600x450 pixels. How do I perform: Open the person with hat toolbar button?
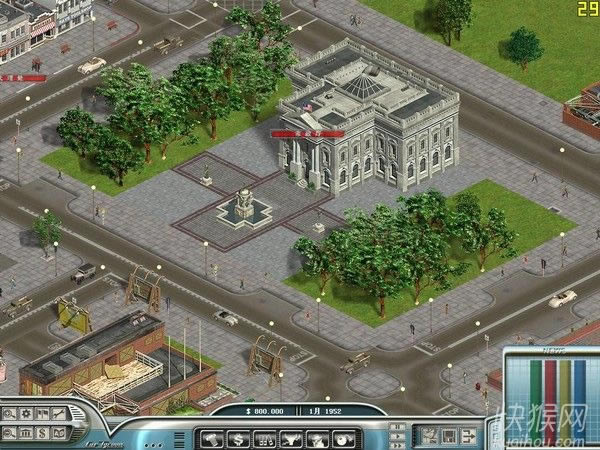pyautogui.click(x=316, y=437)
